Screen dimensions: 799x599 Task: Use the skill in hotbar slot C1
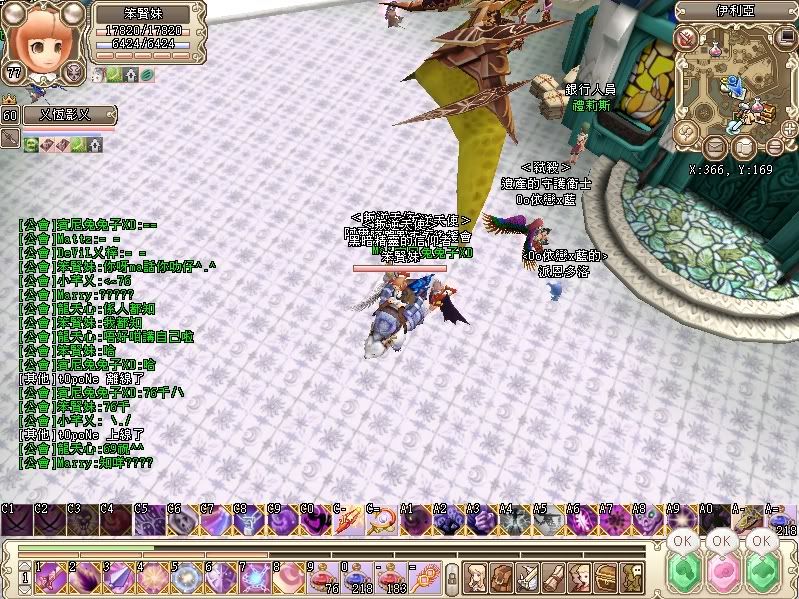click(x=17, y=521)
